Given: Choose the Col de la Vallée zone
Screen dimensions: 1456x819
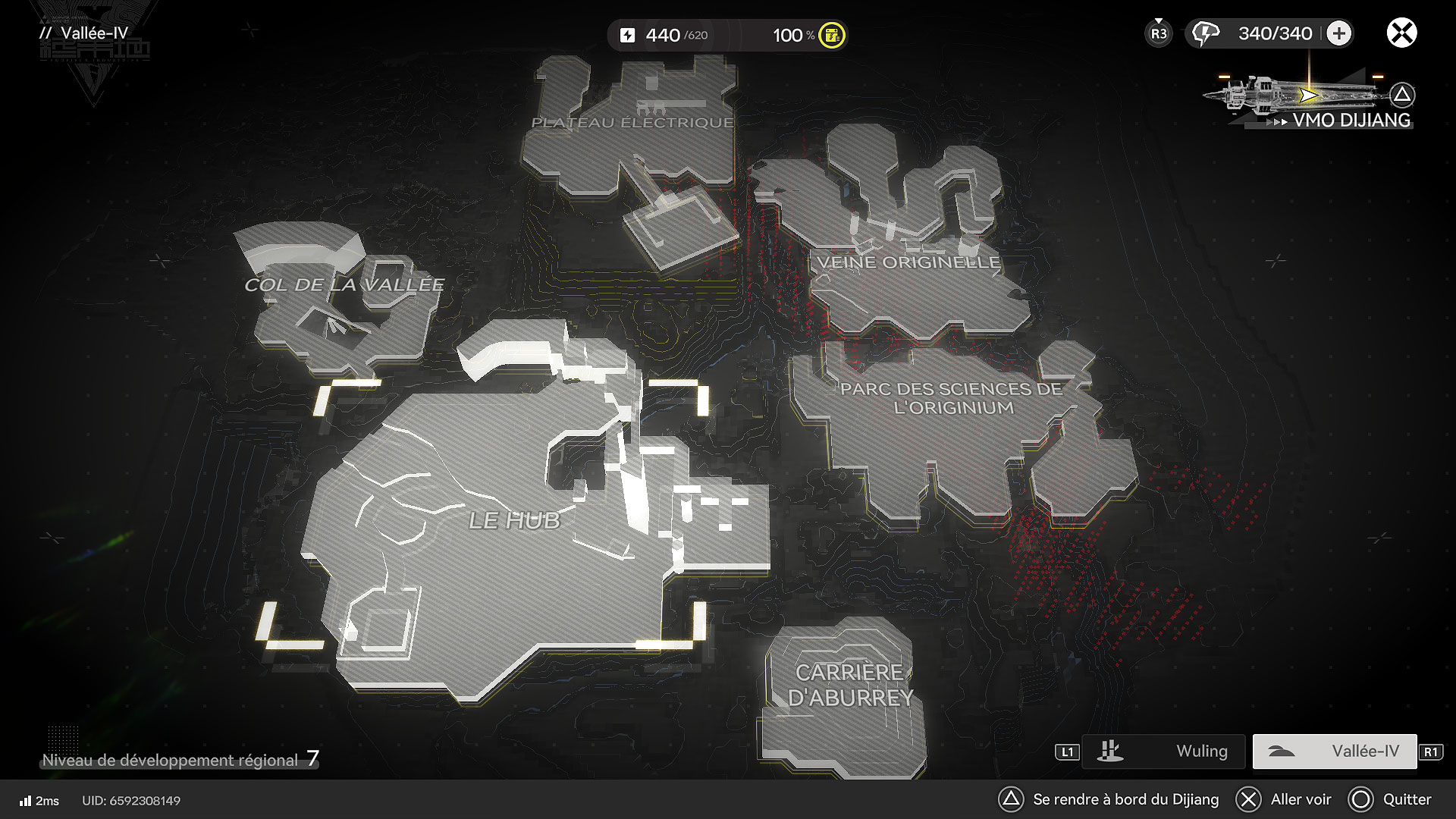Looking at the screenshot, I should point(344,285).
